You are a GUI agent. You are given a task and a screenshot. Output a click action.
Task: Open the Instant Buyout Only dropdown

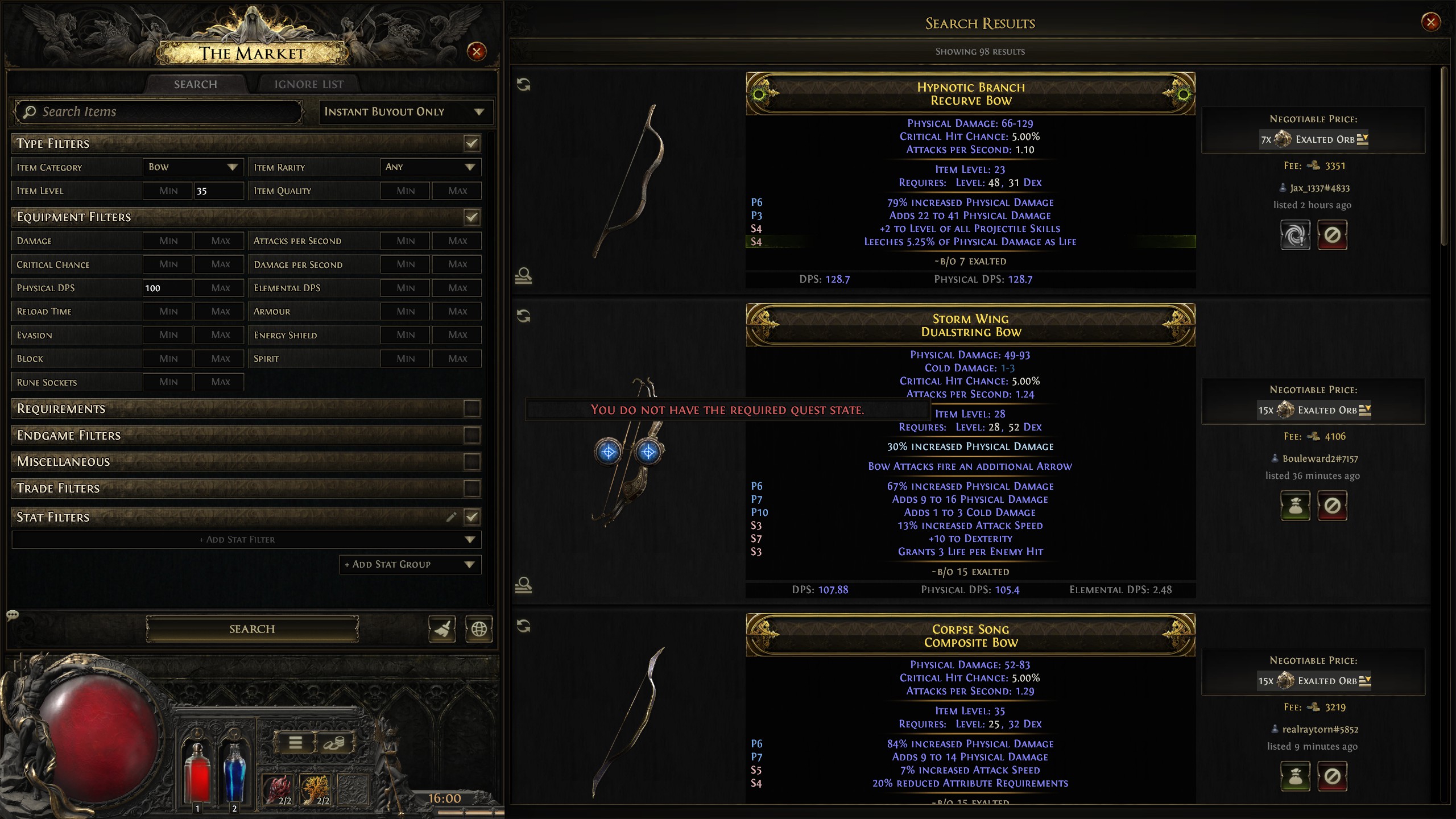pos(405,112)
